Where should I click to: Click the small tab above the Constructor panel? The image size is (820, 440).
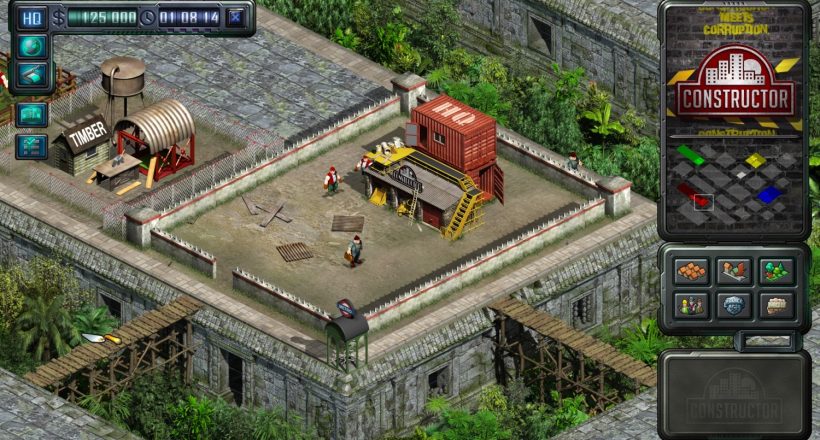[x=765, y=342]
